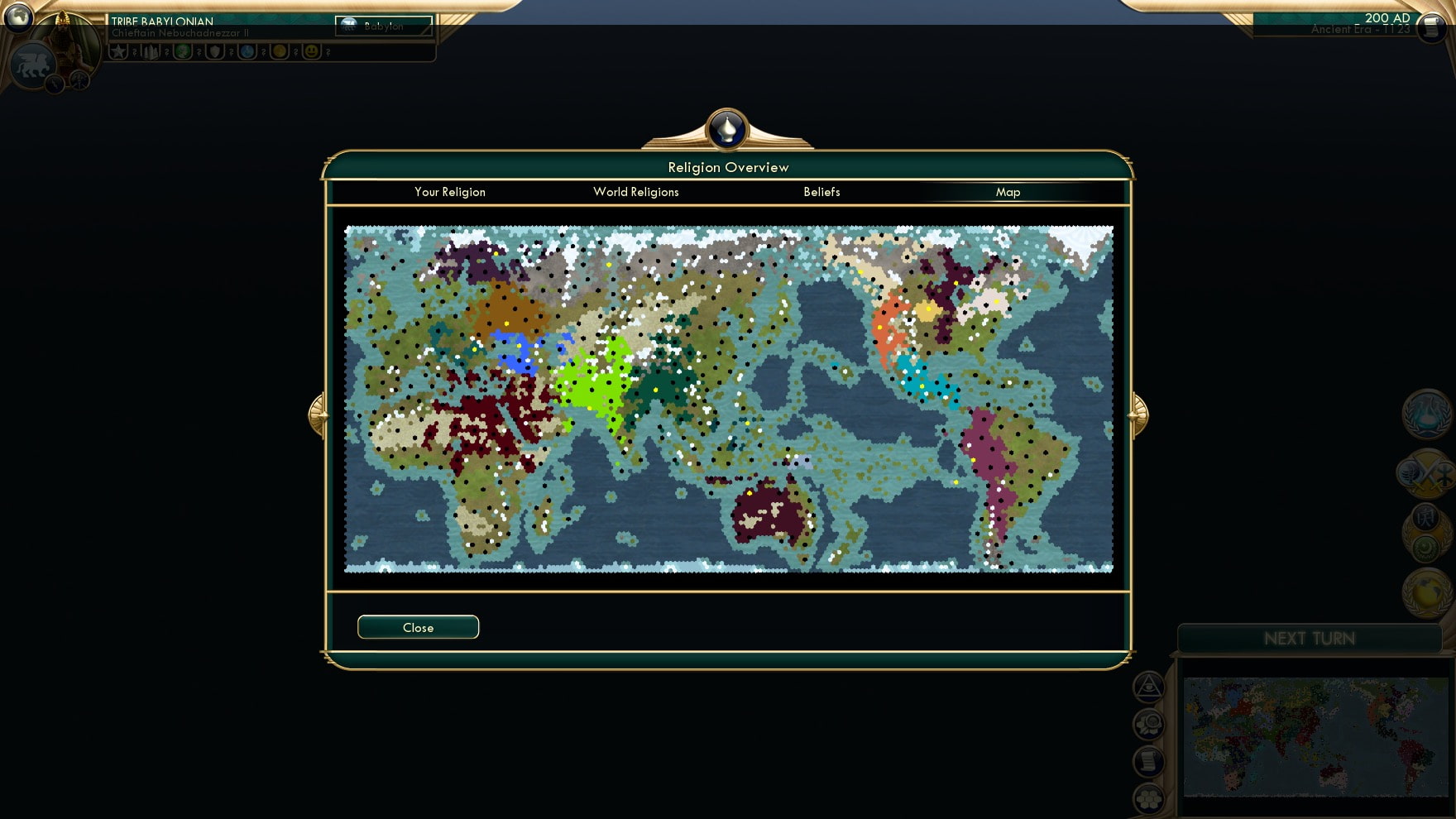Open the game menu at top right
The width and height of the screenshot is (1456, 819).
tap(1430, 28)
